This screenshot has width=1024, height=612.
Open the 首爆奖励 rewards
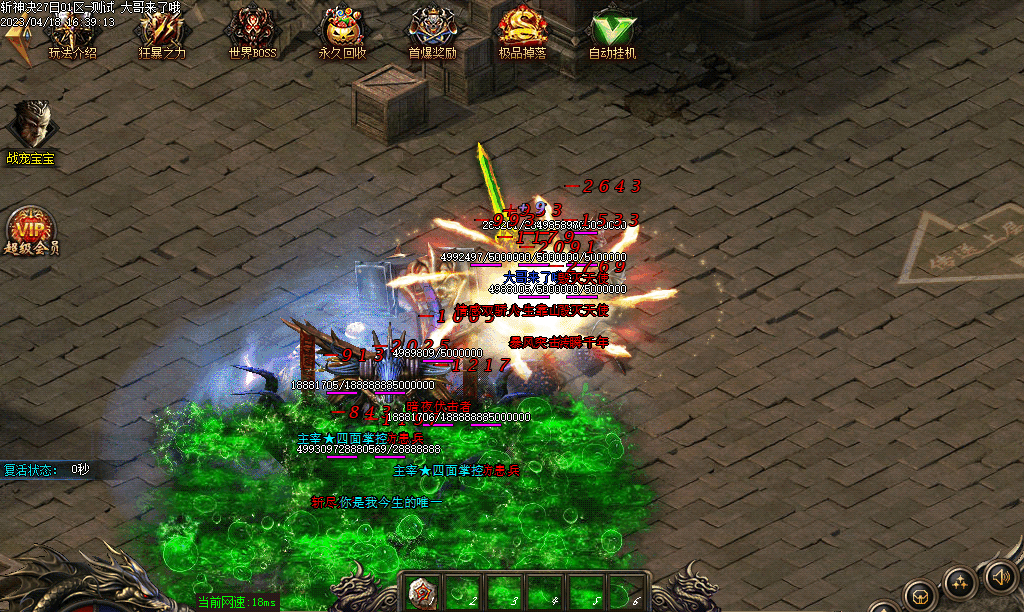(432, 34)
